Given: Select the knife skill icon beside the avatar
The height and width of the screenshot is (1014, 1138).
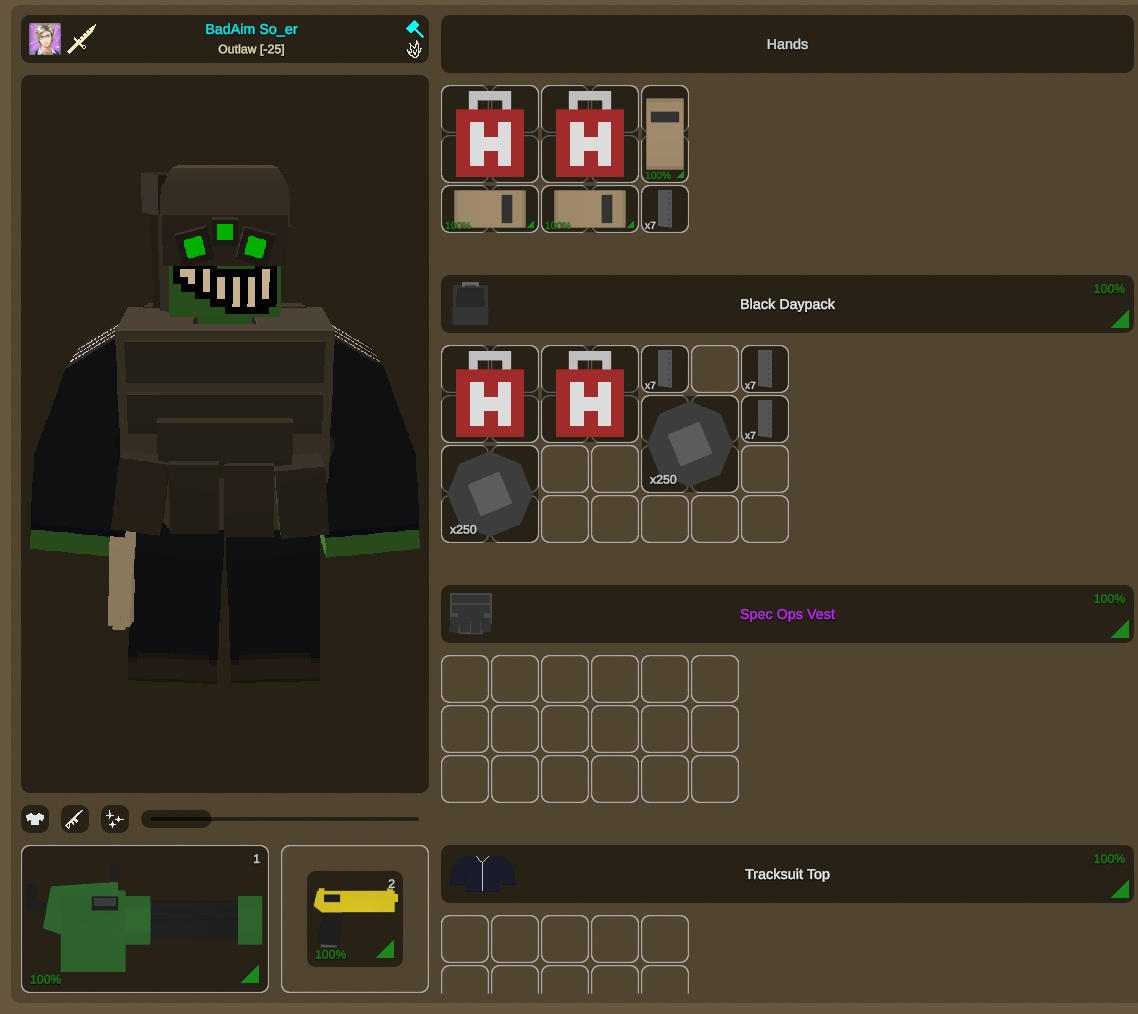Looking at the screenshot, I should tap(81, 39).
